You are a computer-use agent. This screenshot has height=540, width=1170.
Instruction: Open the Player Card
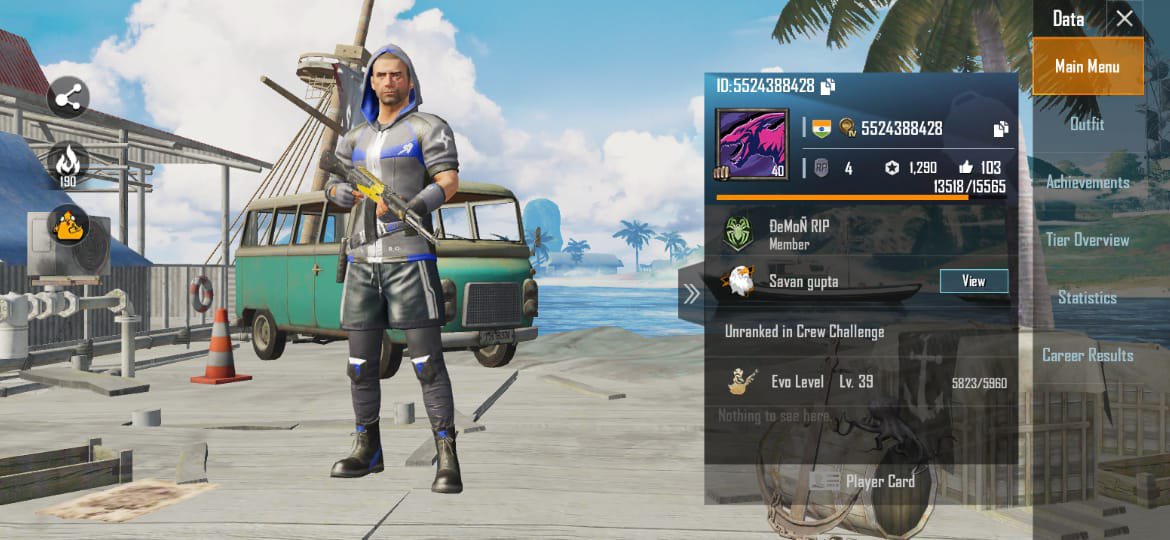coord(862,481)
